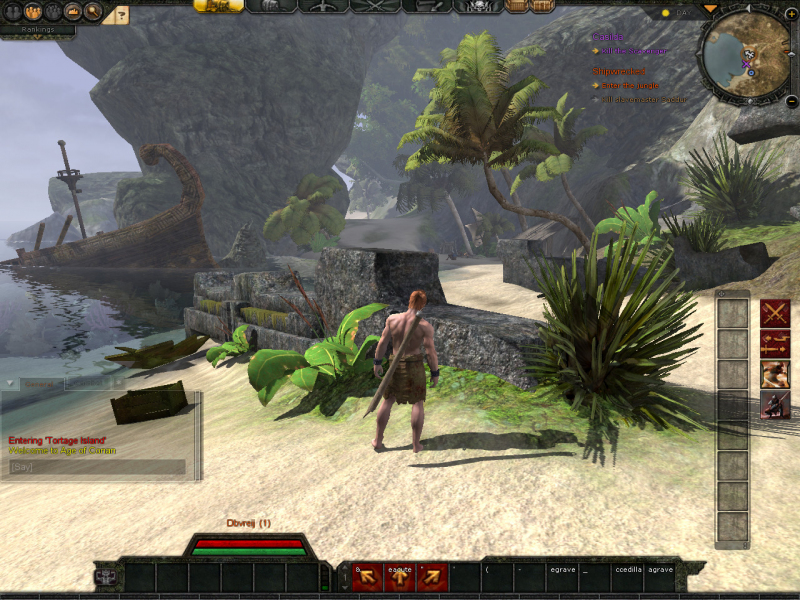
Task: Open the skull and crossbones top-bar menu
Action: [478, 6]
